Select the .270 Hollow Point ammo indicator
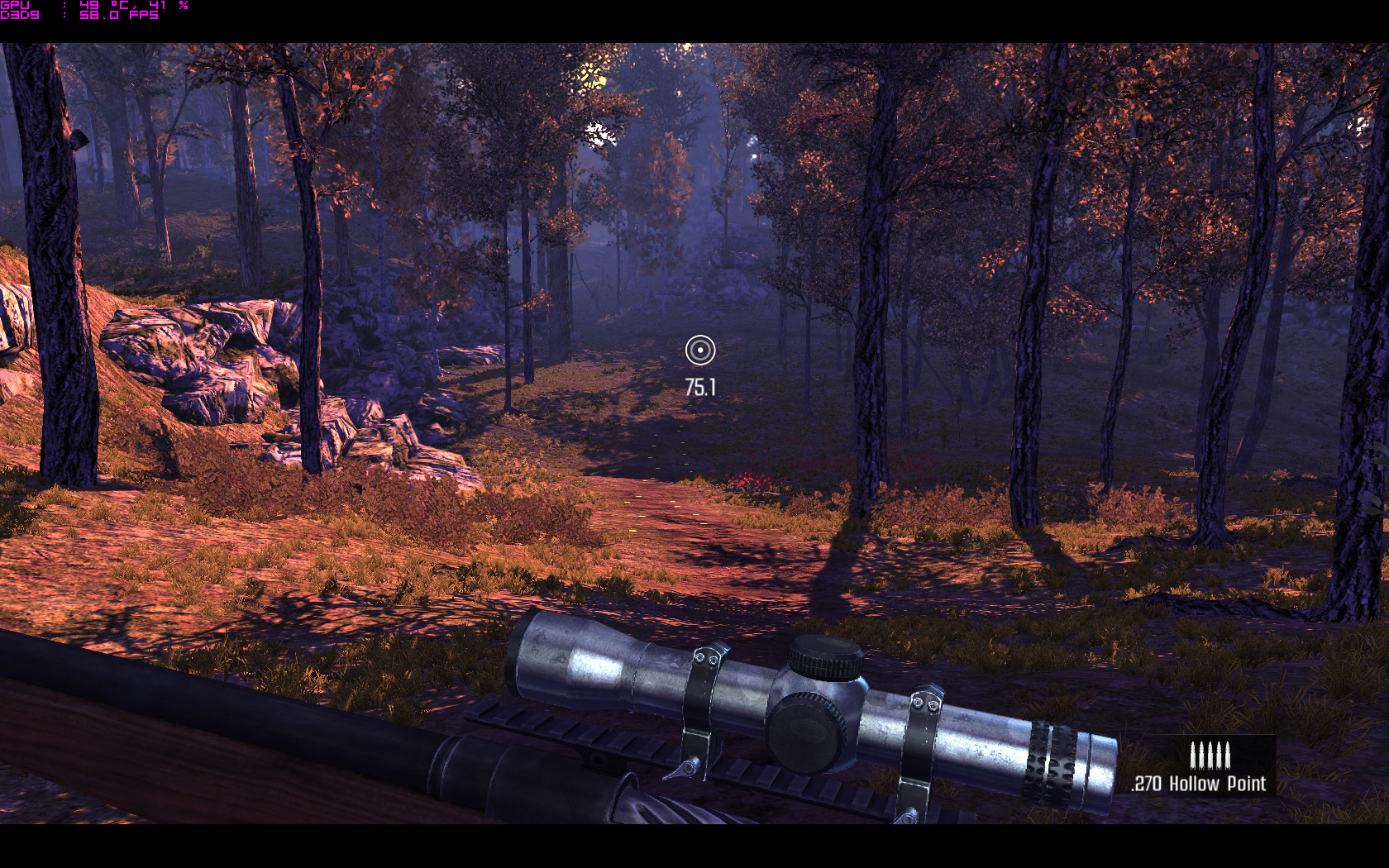 (1200, 769)
